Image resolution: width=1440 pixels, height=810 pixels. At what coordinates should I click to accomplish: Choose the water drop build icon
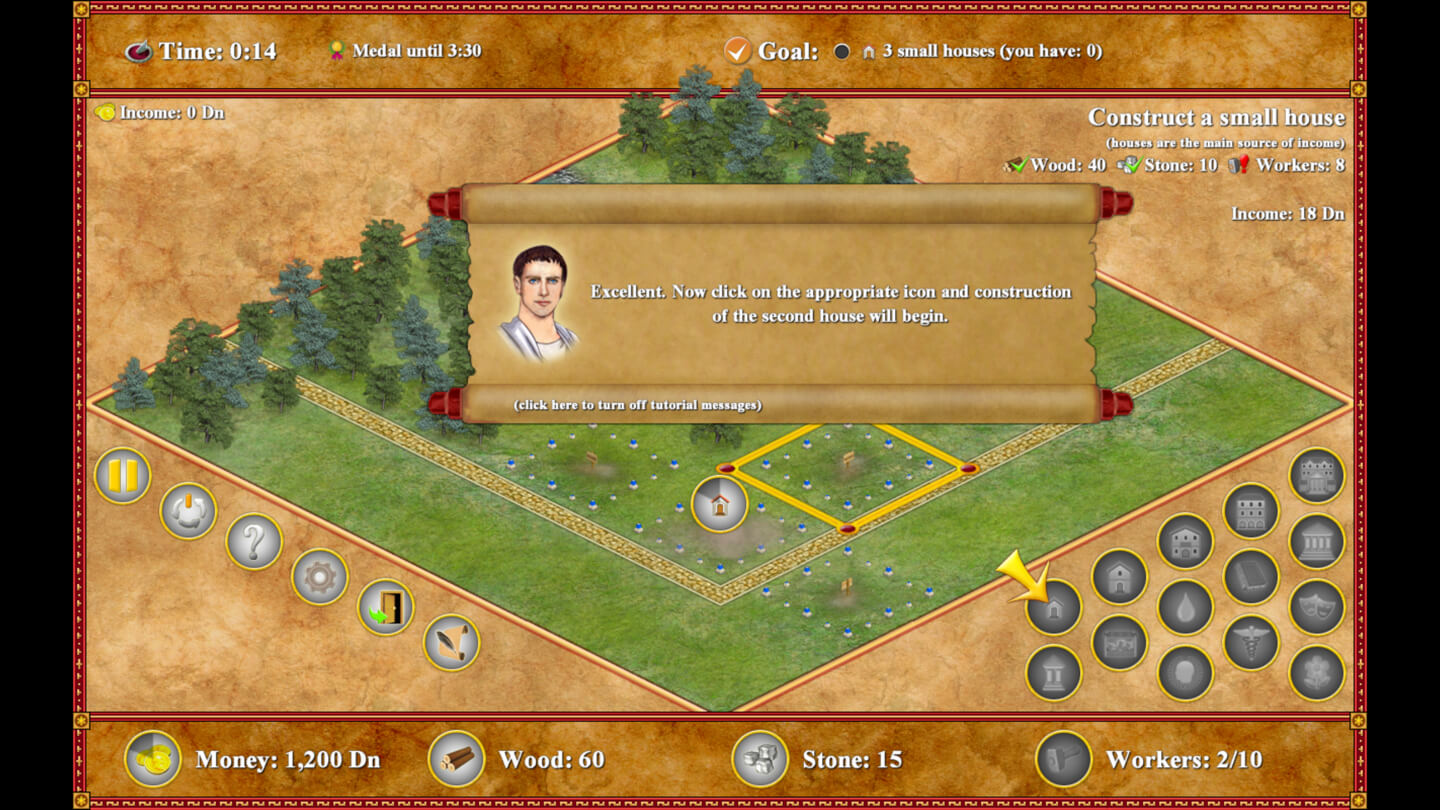pyautogui.click(x=1185, y=608)
